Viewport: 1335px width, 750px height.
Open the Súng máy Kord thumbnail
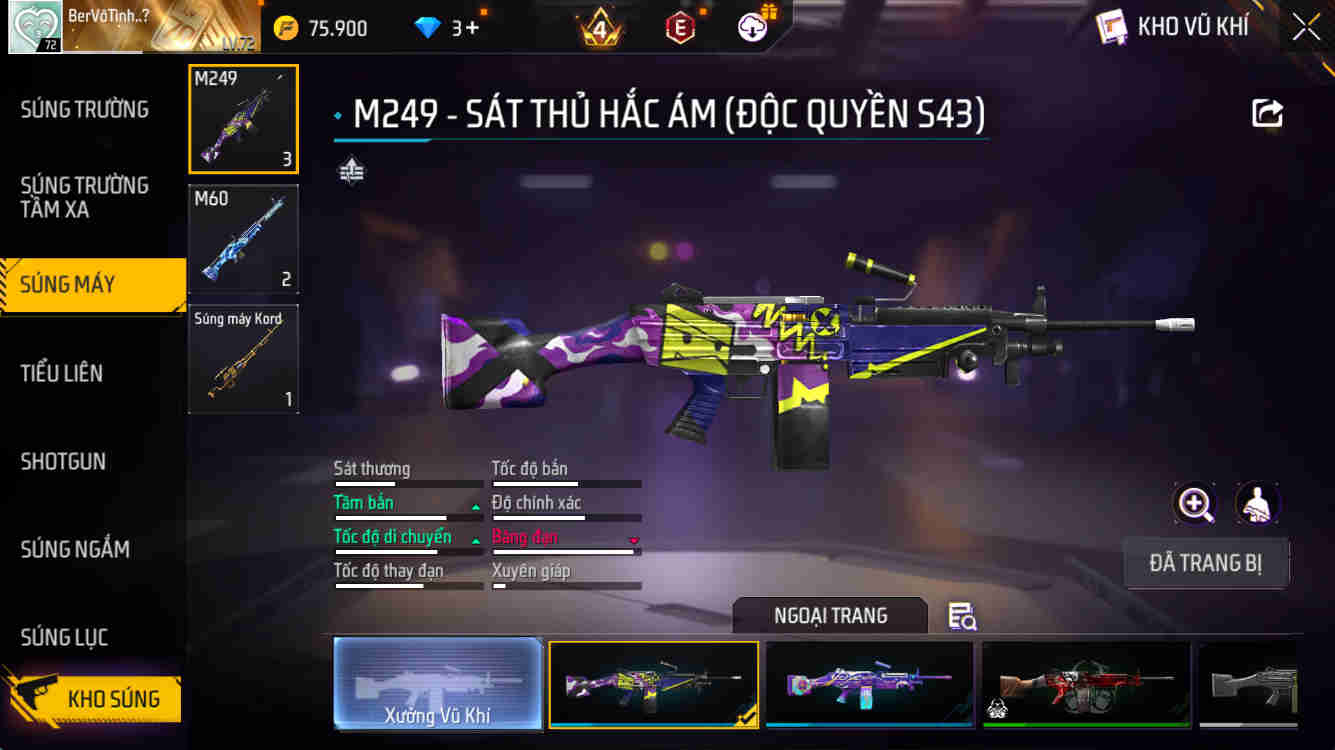[243, 358]
